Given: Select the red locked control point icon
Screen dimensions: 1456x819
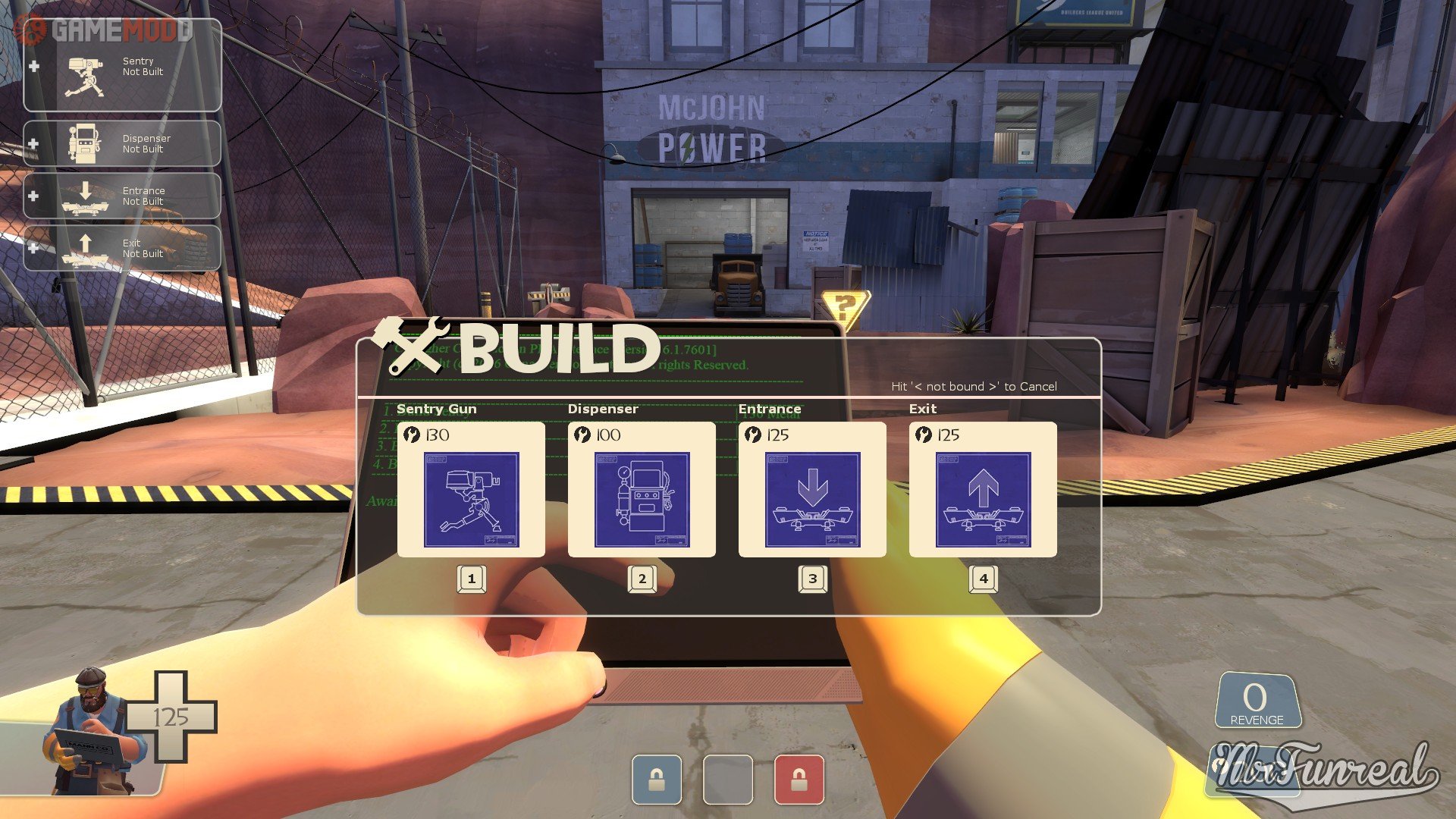Looking at the screenshot, I should click(799, 780).
